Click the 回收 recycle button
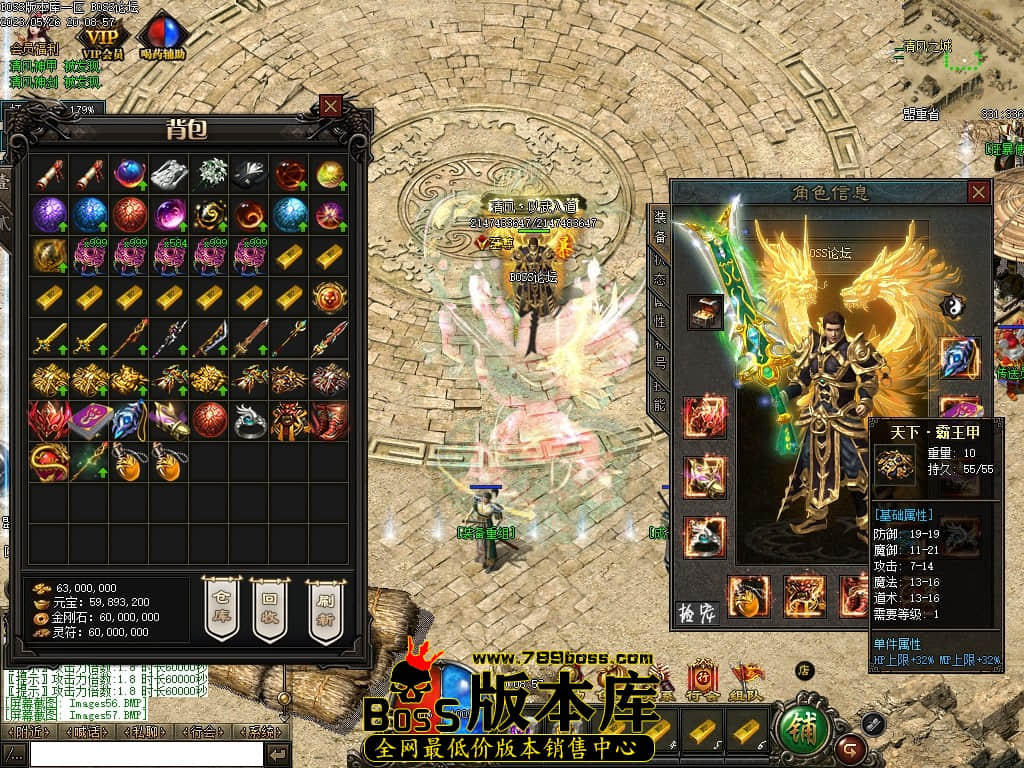This screenshot has height=768, width=1024. [270, 607]
